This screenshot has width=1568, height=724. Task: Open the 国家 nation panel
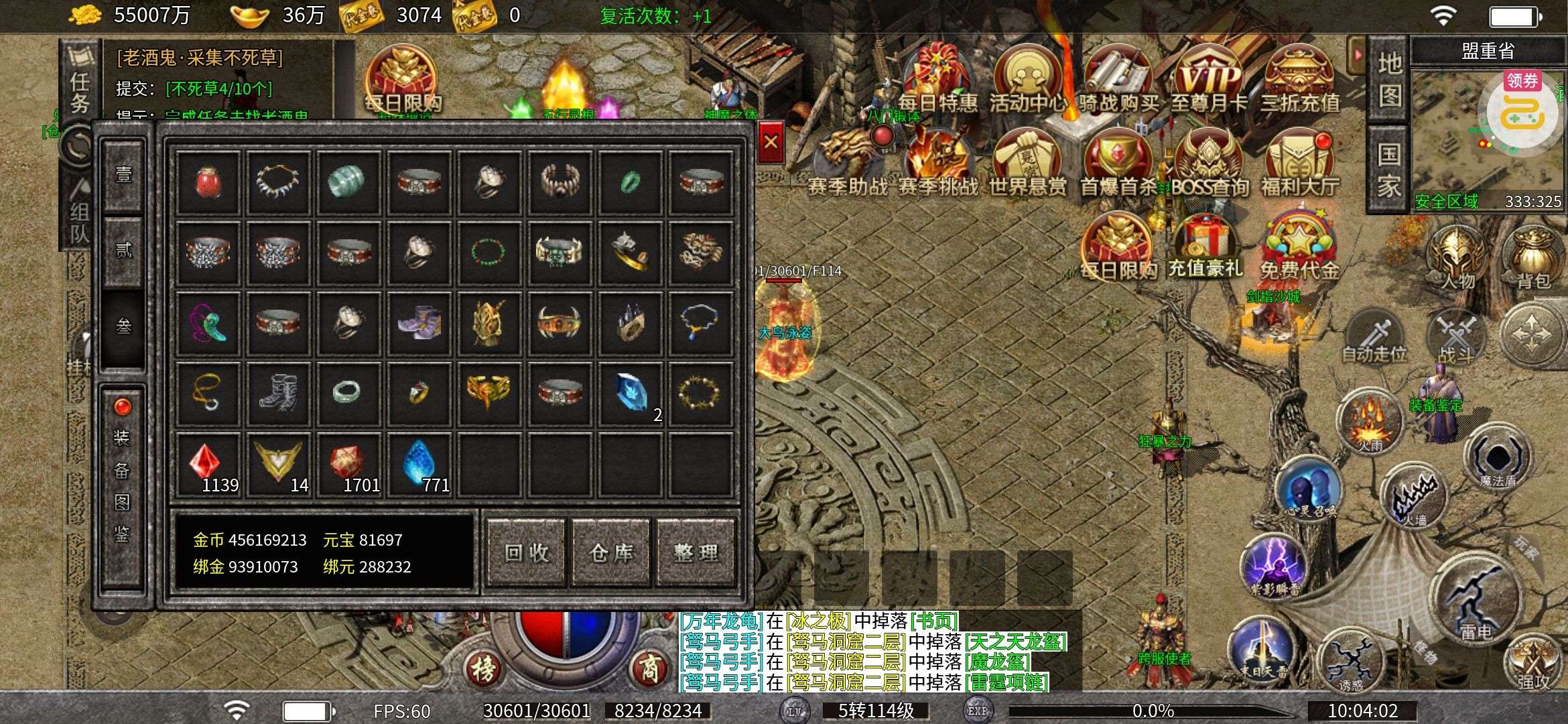point(1388,170)
